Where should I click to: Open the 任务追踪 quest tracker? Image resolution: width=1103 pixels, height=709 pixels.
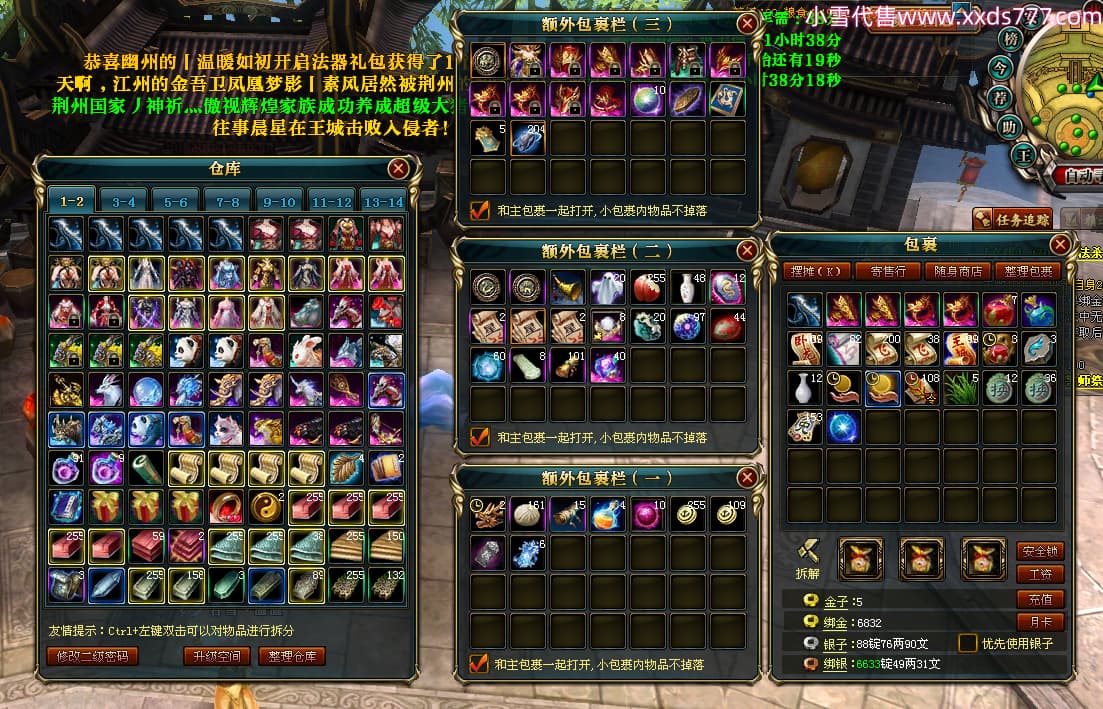[x=1012, y=219]
